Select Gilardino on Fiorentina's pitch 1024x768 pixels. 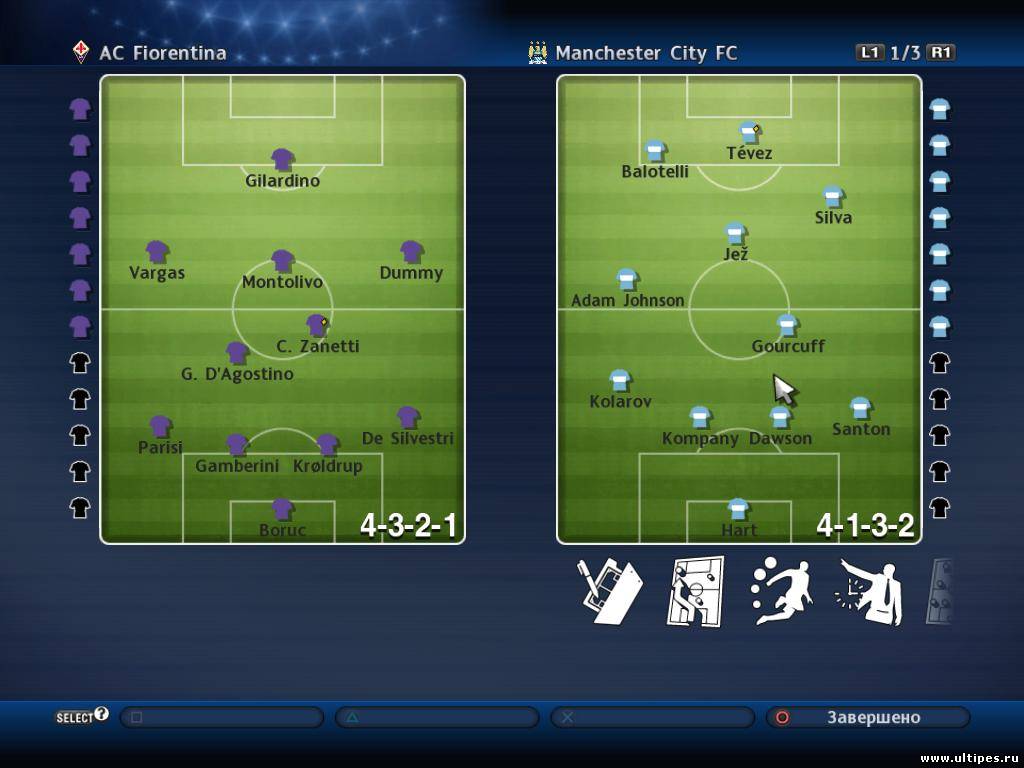pos(283,160)
